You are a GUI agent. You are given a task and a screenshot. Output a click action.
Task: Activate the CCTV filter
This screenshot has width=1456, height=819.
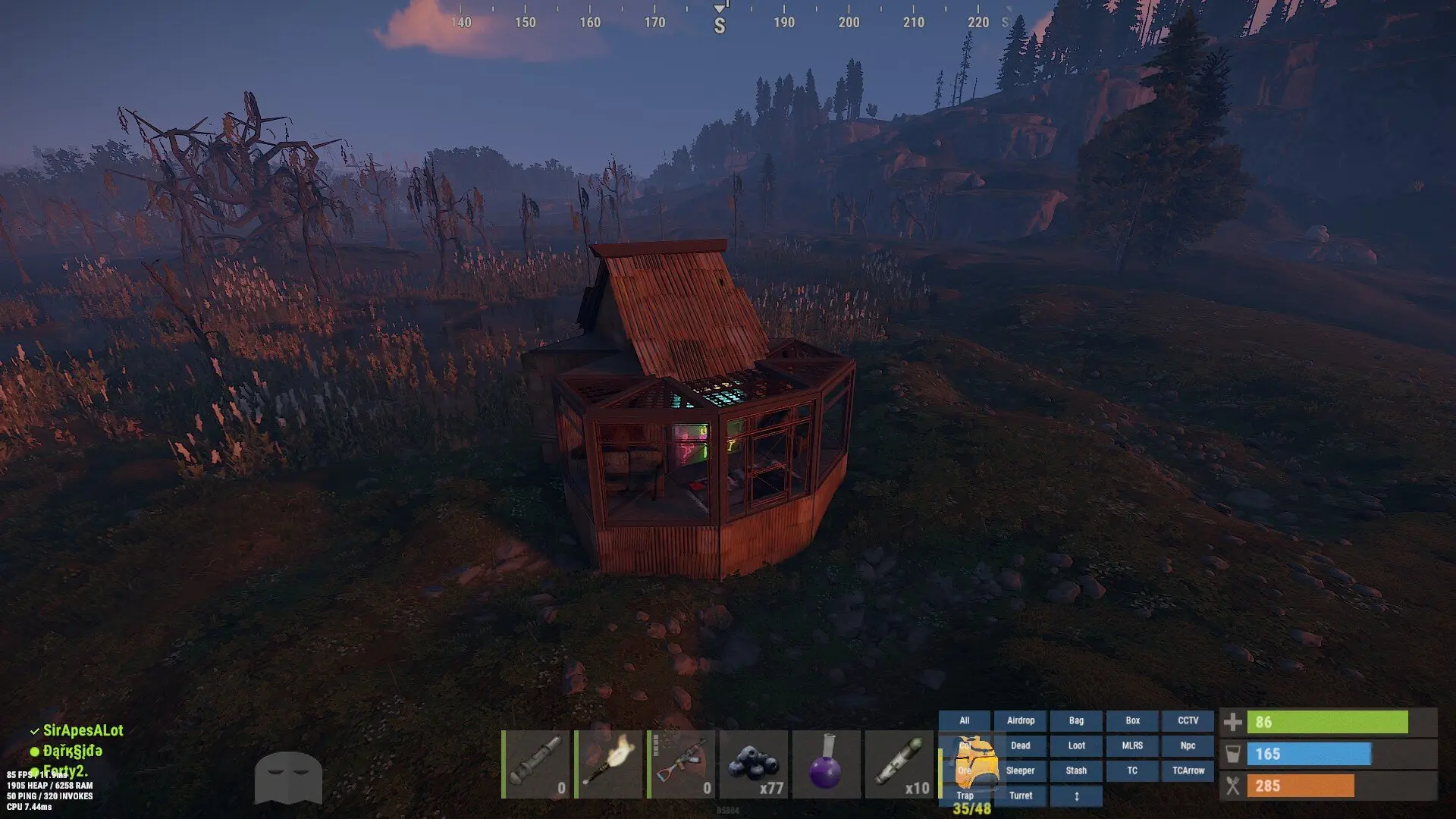tap(1188, 720)
